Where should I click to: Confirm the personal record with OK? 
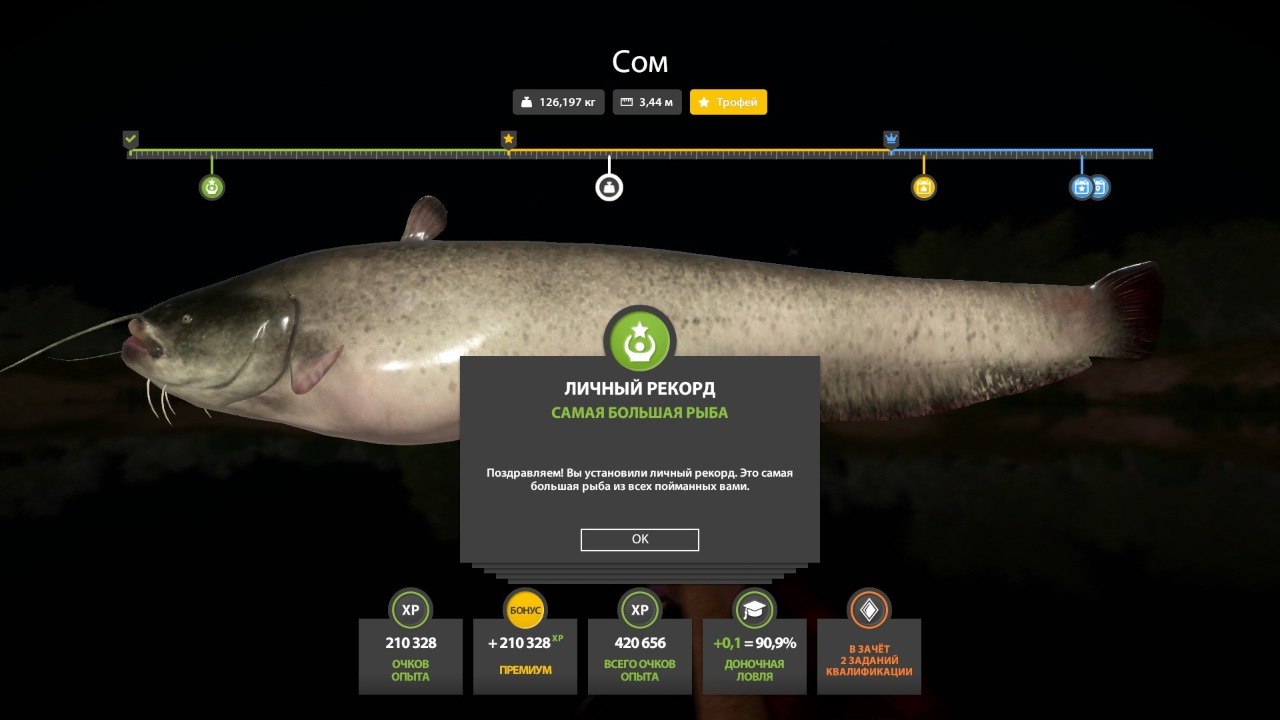[640, 539]
